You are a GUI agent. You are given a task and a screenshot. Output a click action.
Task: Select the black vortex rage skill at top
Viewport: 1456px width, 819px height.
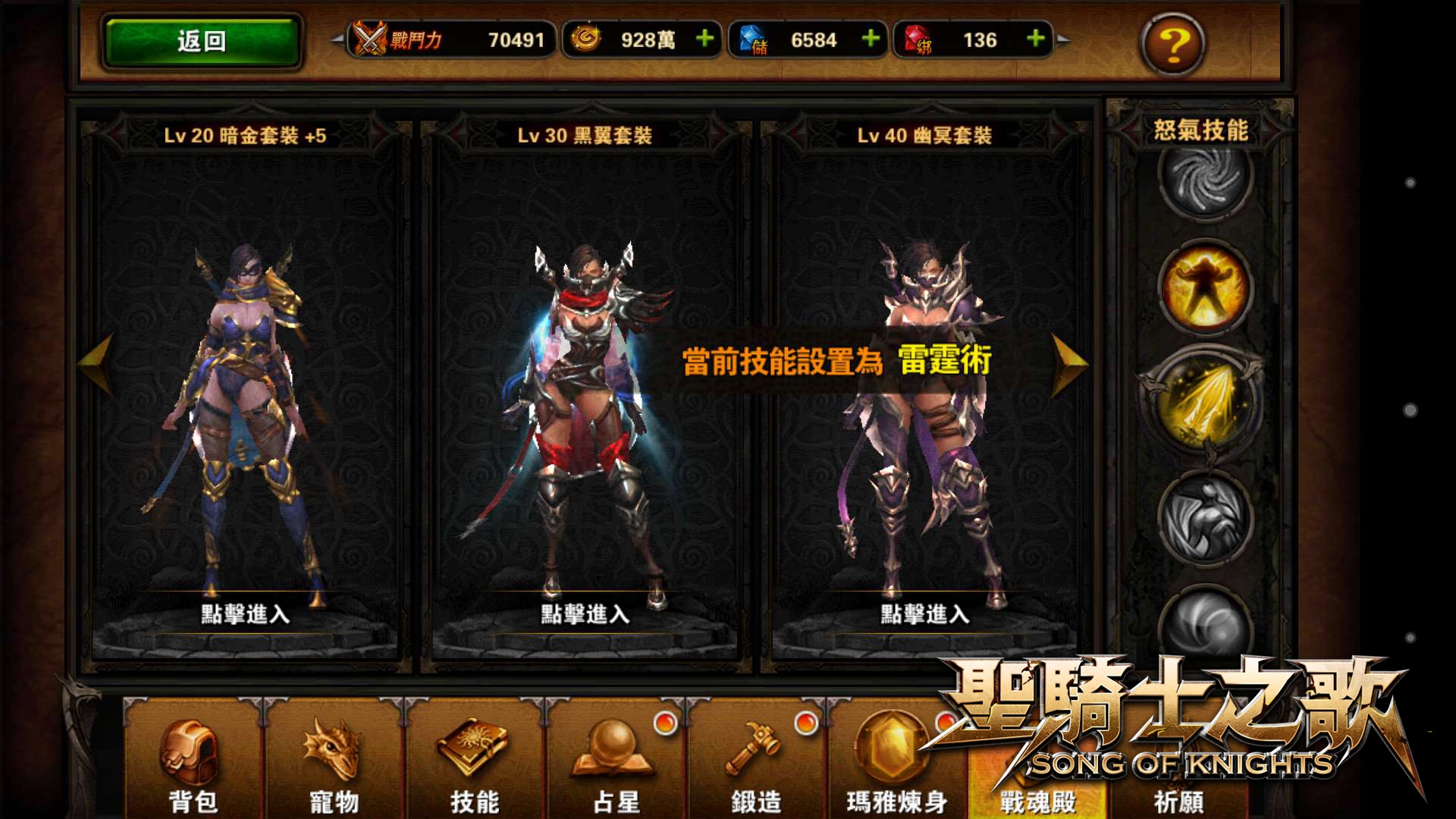[x=1204, y=180]
